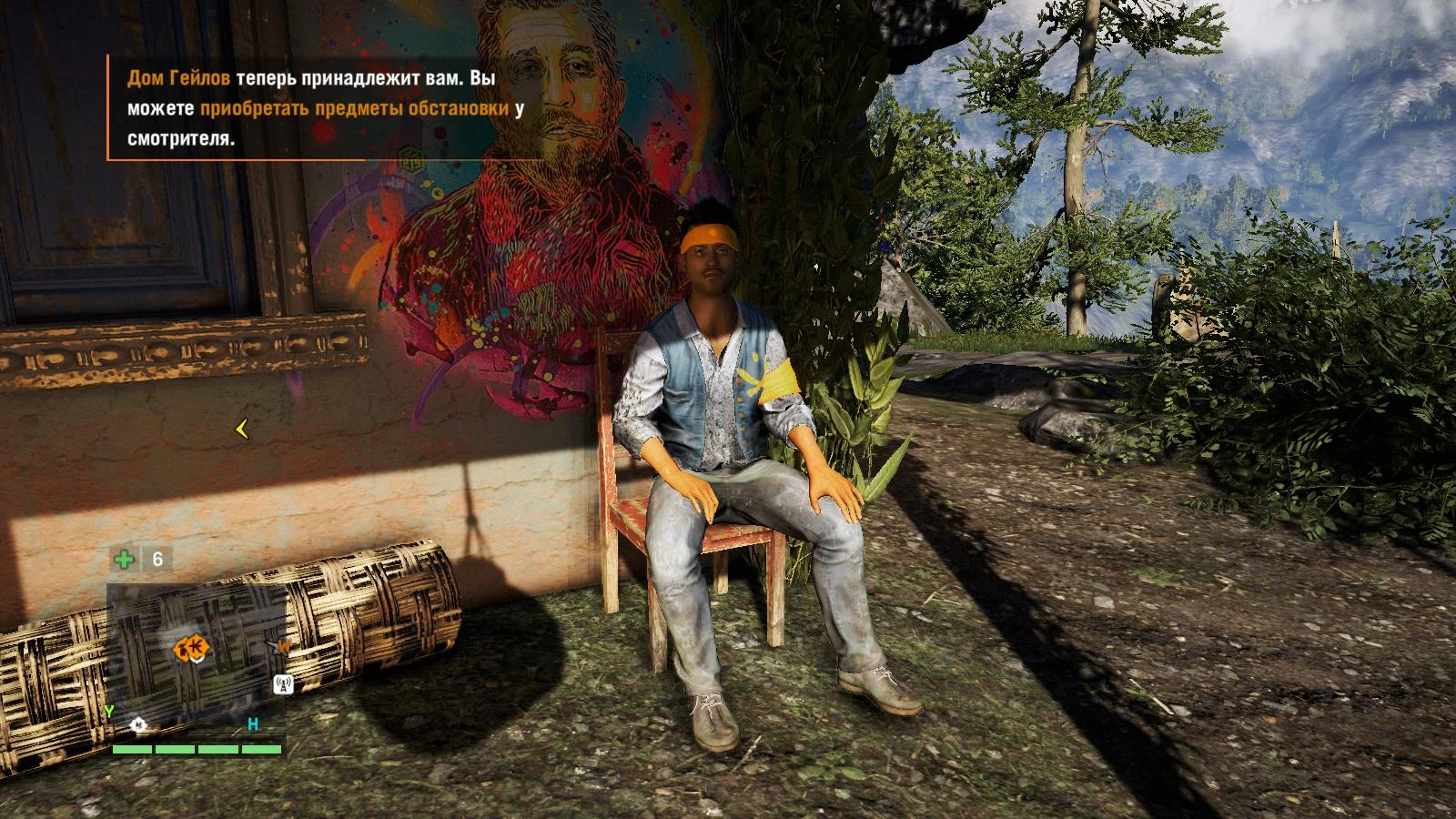This screenshot has width=1456, height=819.
Task: Click the orange objective marker on the minimap
Action: point(196,647)
